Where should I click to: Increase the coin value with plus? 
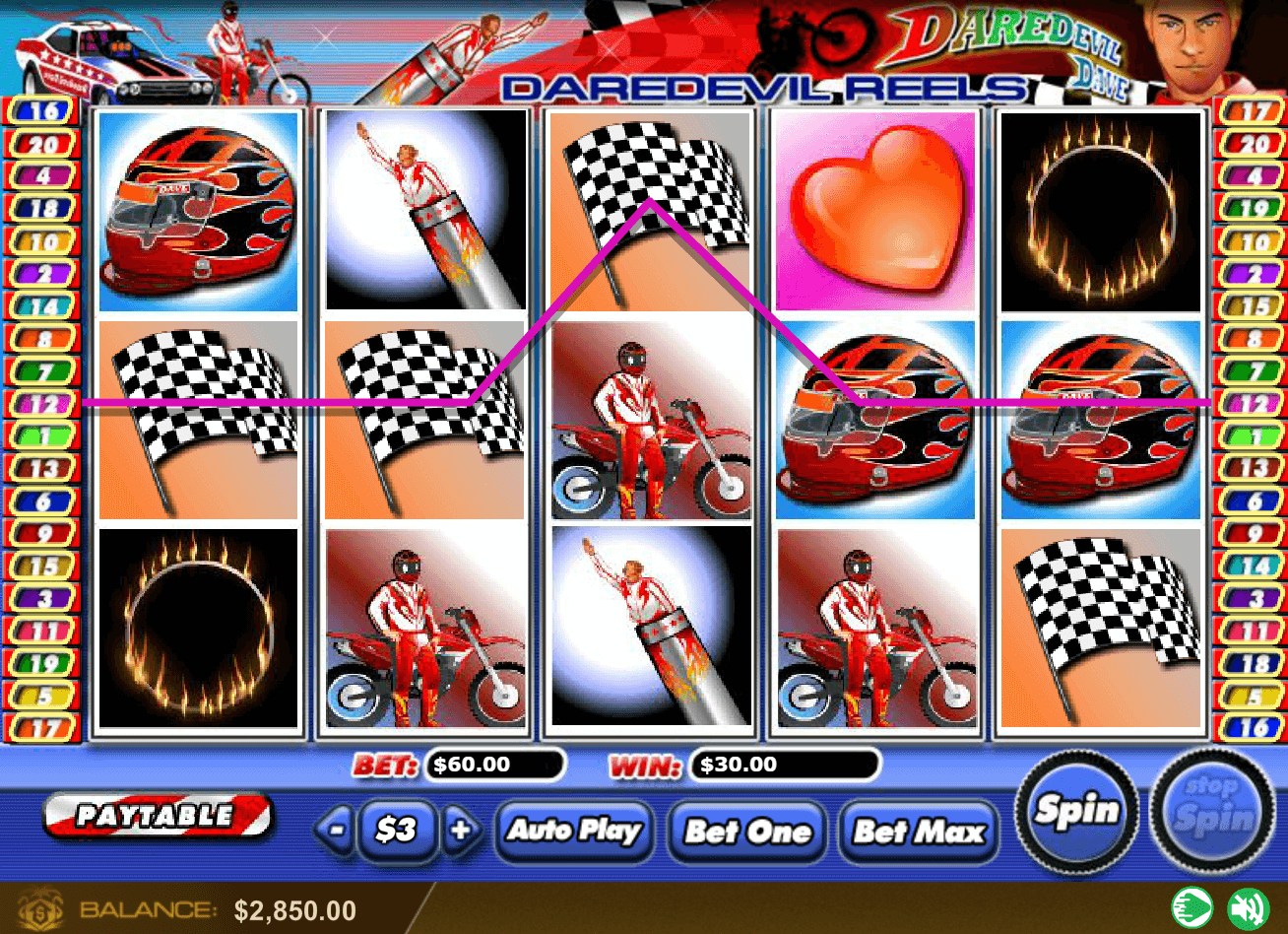(459, 830)
